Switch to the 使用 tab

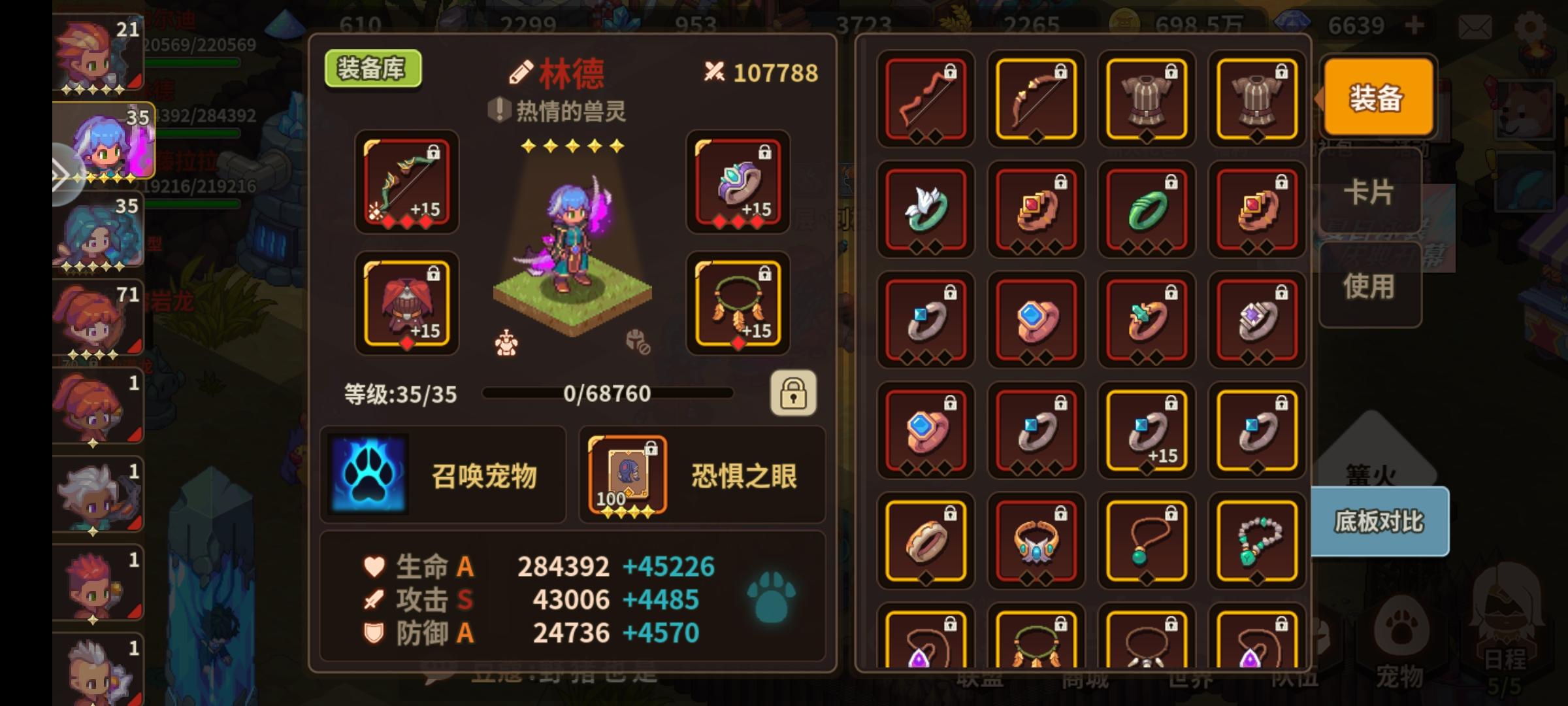point(1370,286)
